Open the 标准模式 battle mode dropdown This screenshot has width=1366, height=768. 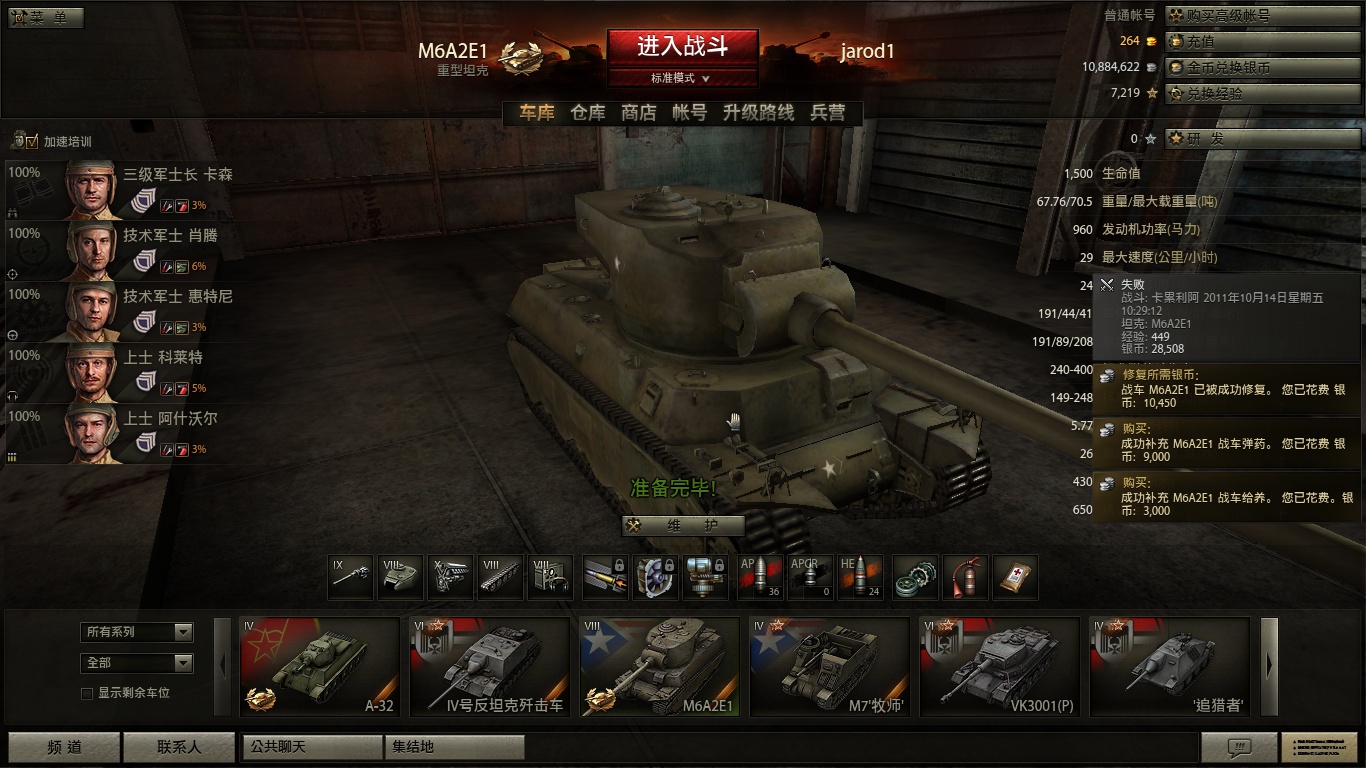click(682, 78)
